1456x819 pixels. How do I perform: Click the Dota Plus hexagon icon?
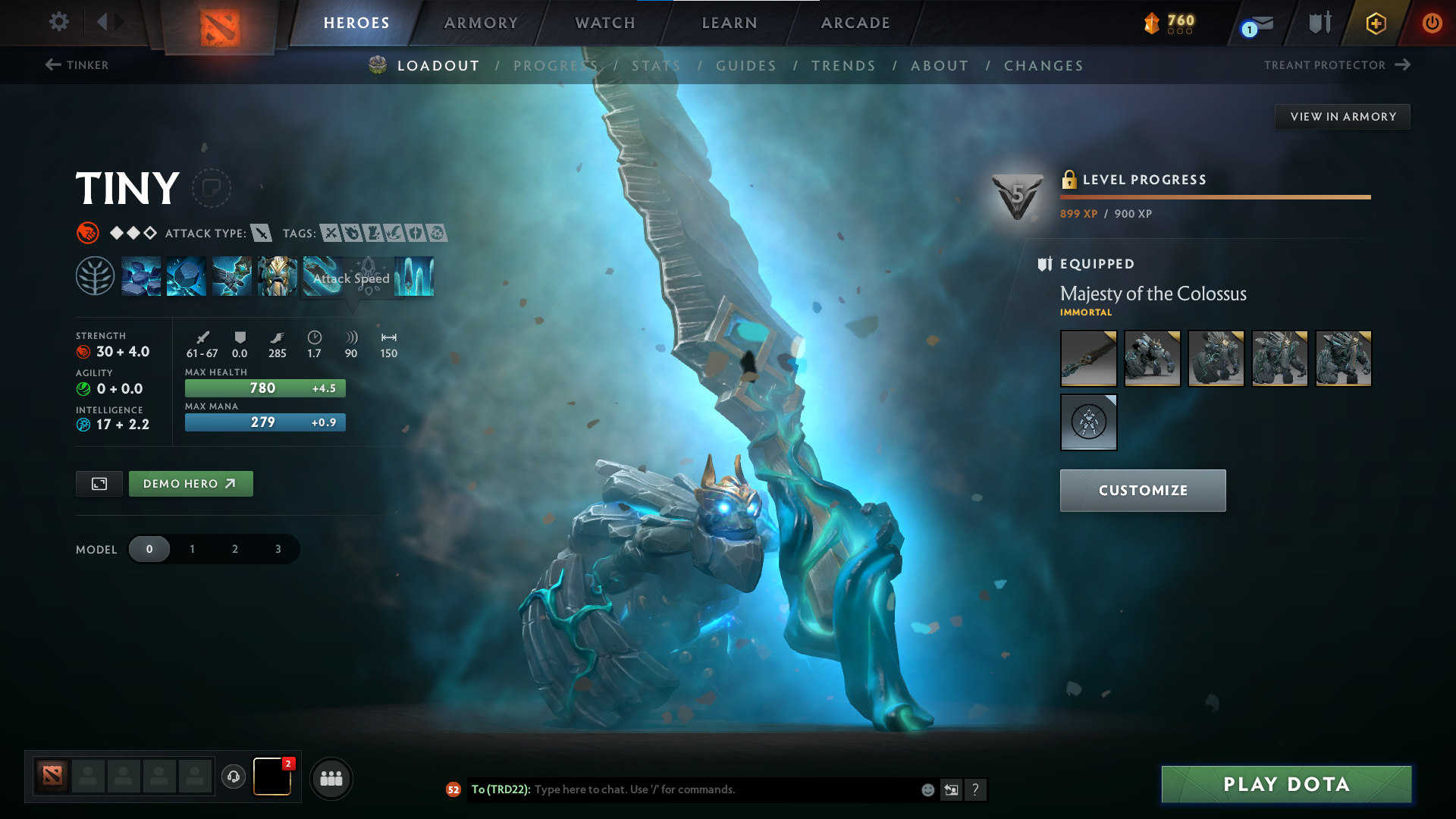pos(1375,23)
